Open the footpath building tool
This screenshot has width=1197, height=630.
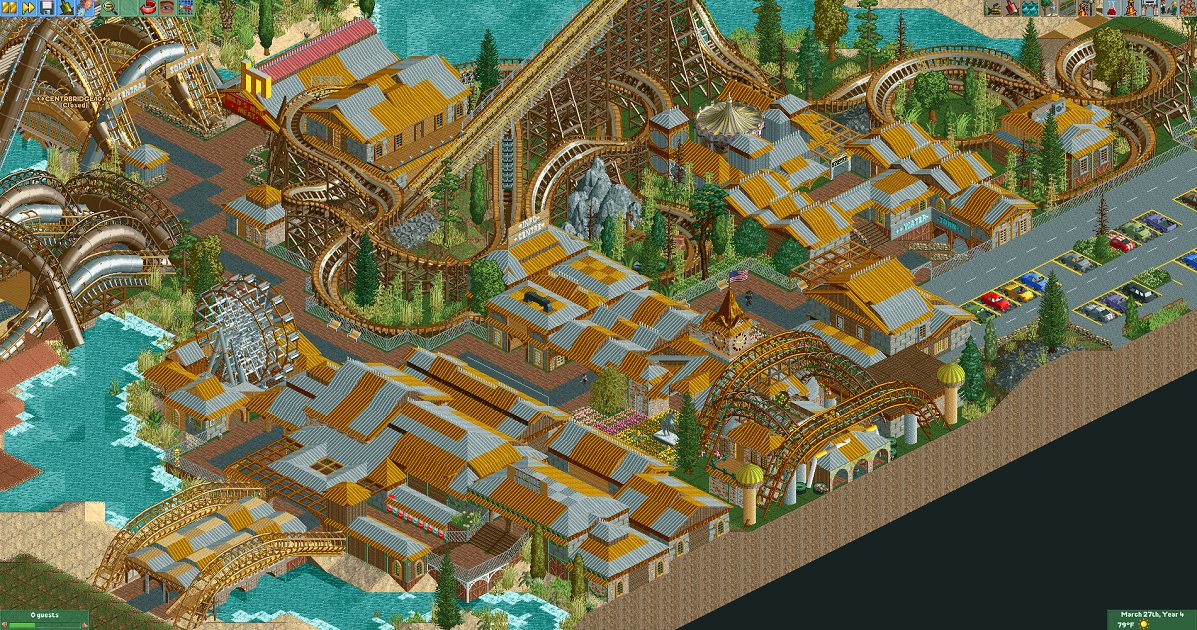[x=1069, y=8]
